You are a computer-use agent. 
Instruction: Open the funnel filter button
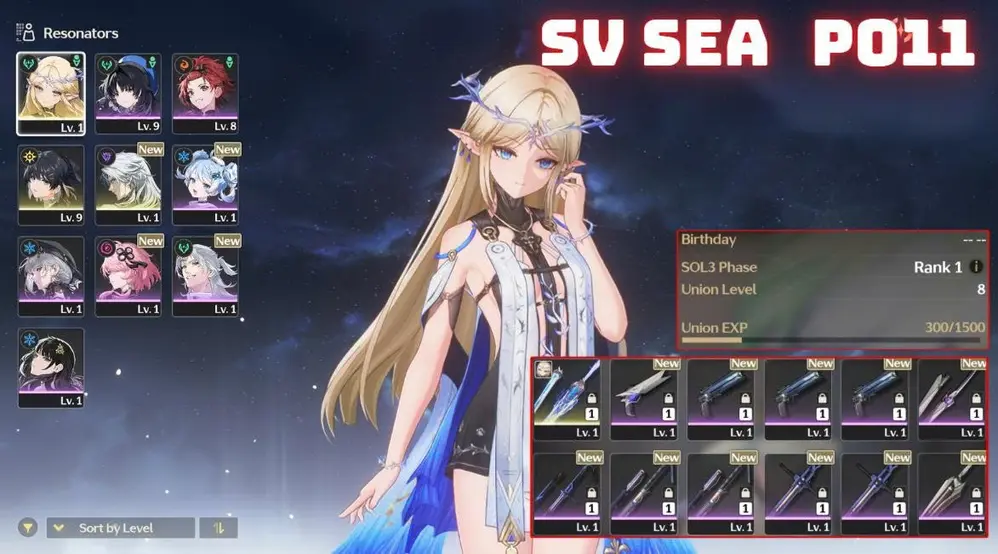pos(28,527)
